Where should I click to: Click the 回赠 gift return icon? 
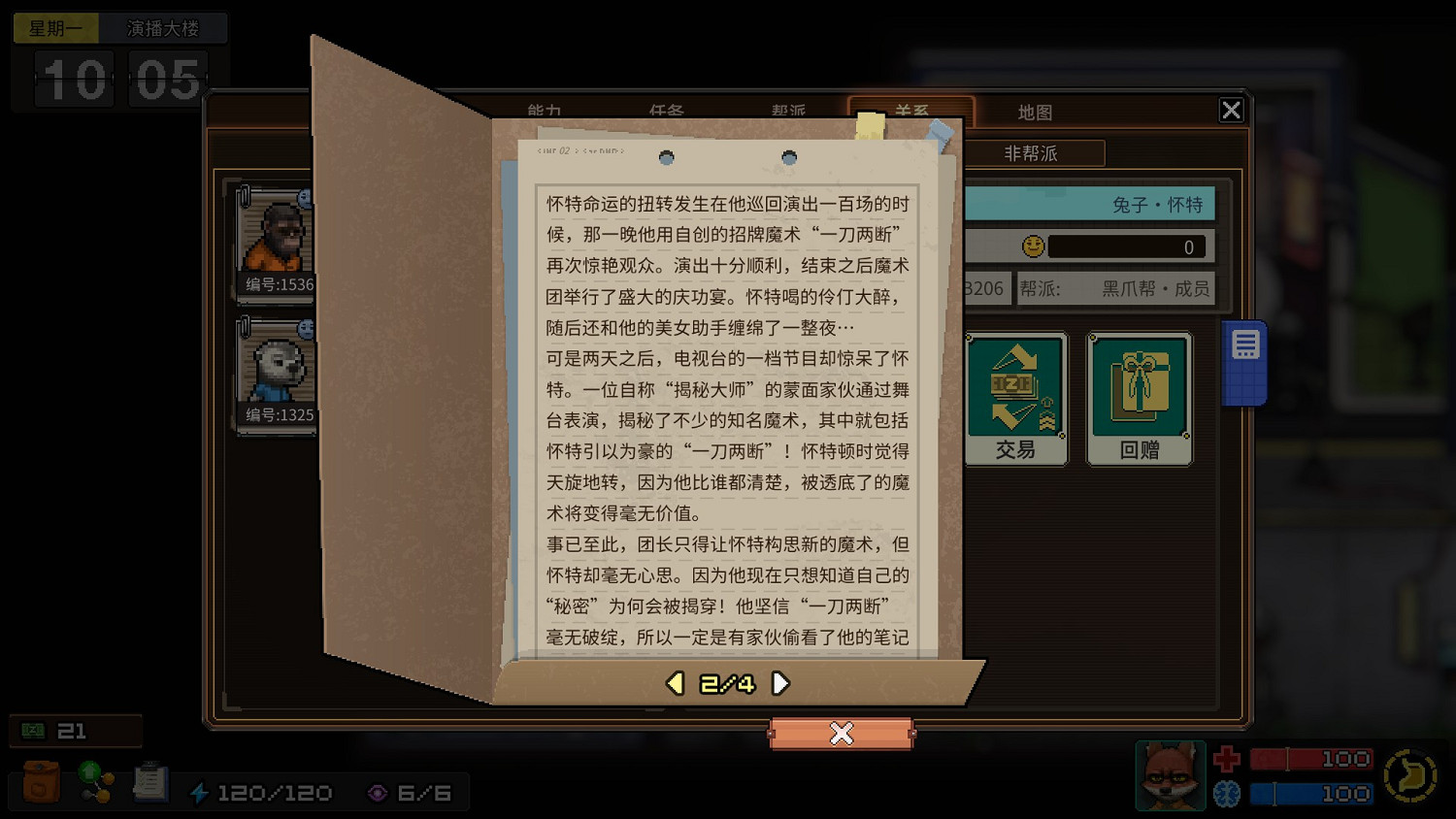click(x=1139, y=396)
